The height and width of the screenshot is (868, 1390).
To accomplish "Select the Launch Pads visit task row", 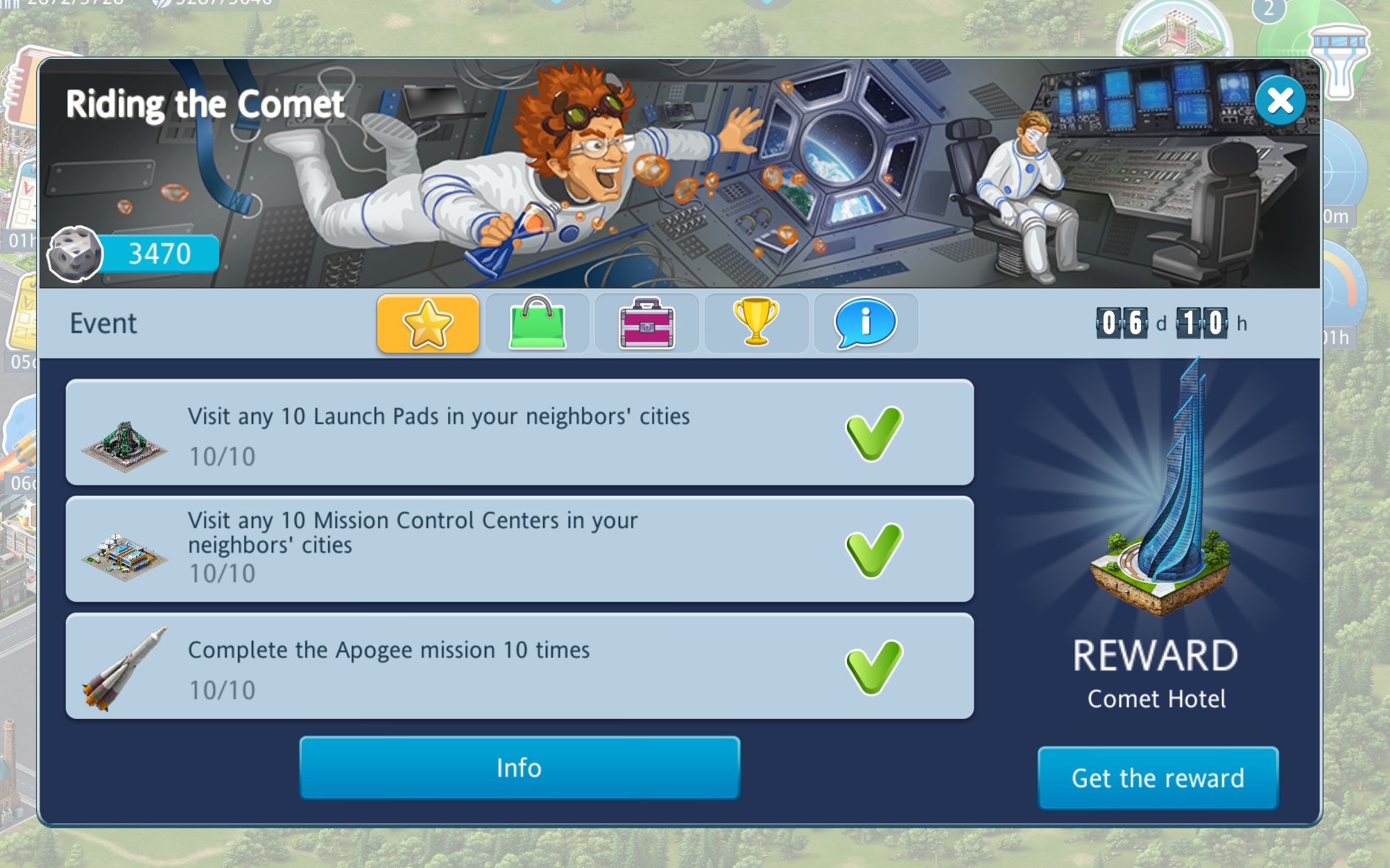I will coord(520,433).
